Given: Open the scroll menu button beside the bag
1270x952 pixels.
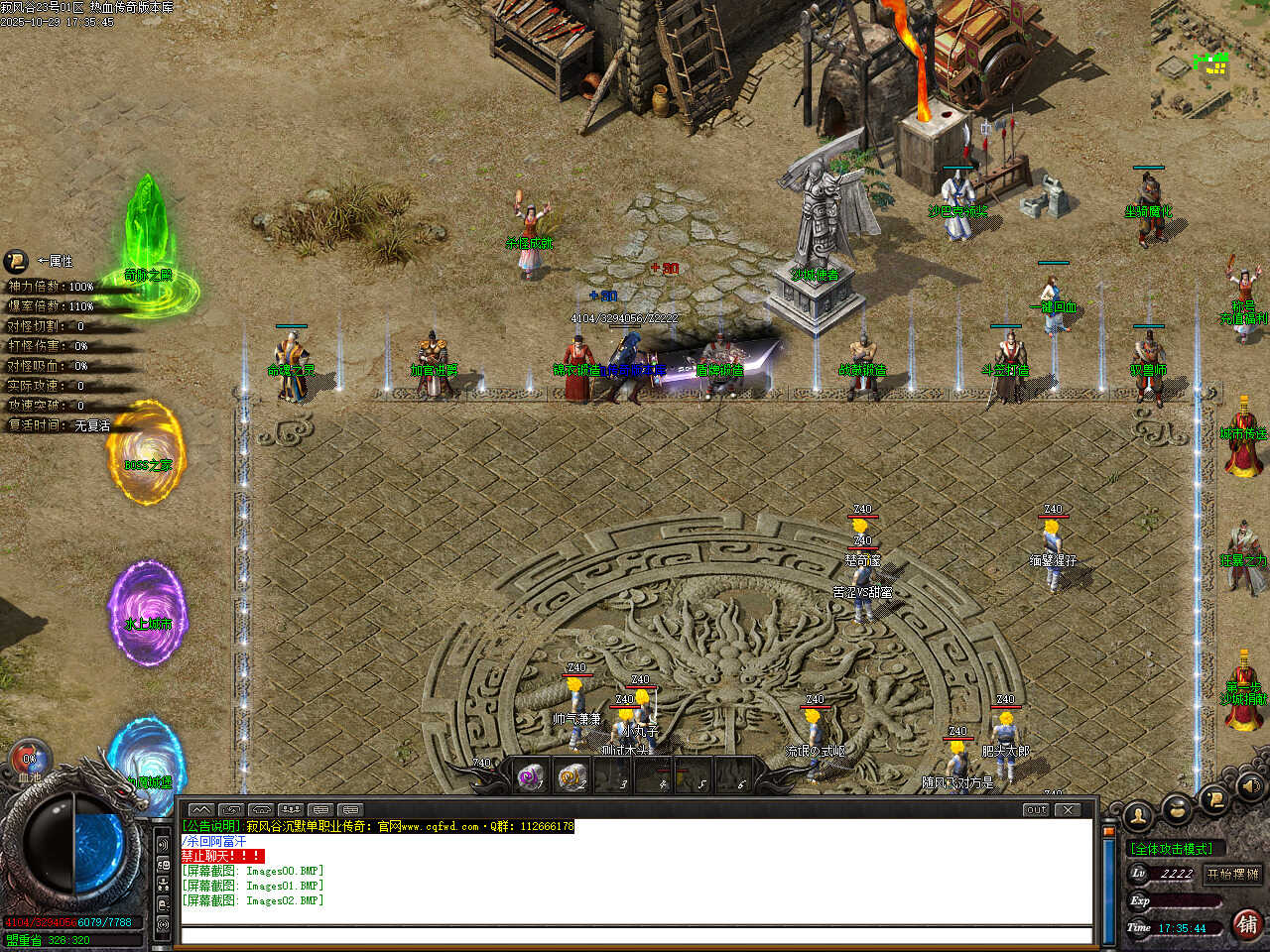Looking at the screenshot, I should click(1213, 798).
